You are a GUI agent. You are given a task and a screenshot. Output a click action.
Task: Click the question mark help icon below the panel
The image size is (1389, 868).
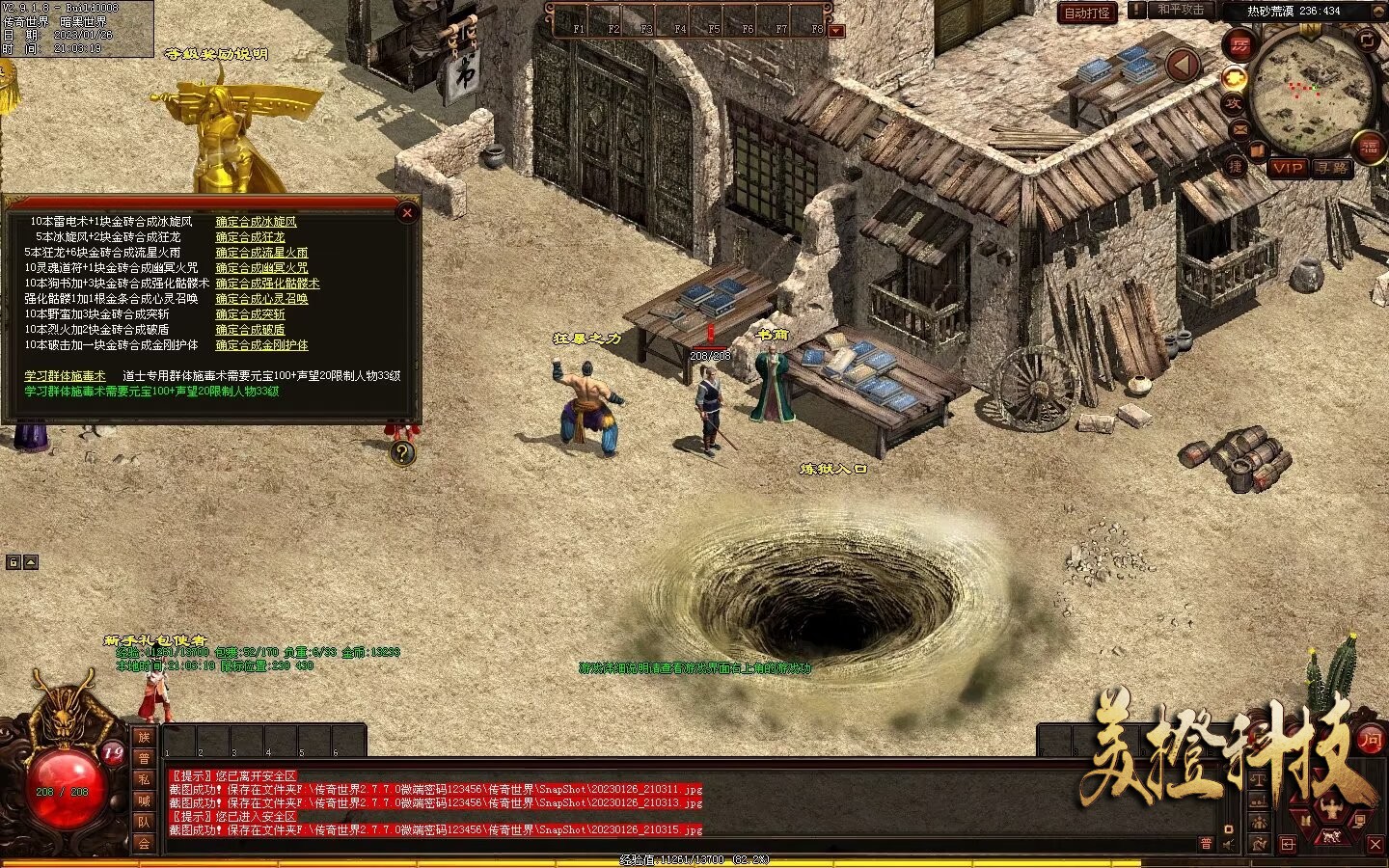402,453
